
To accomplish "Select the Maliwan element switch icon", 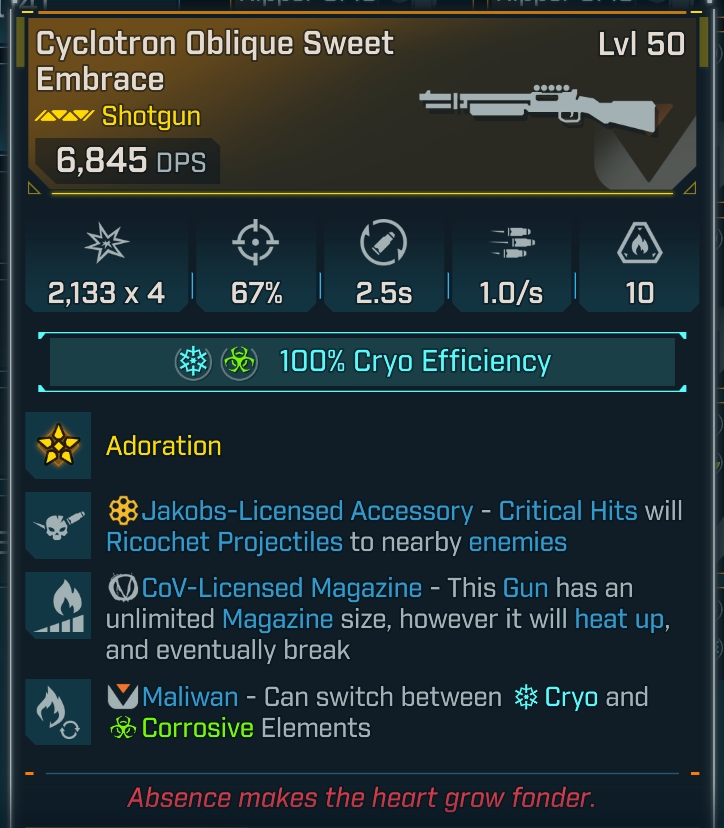I will coord(58,711).
